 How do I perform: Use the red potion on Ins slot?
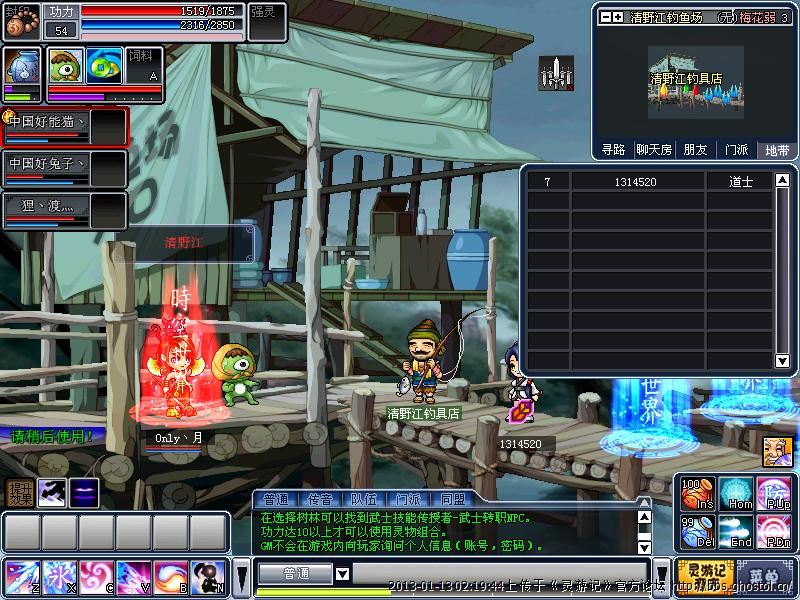(697, 494)
